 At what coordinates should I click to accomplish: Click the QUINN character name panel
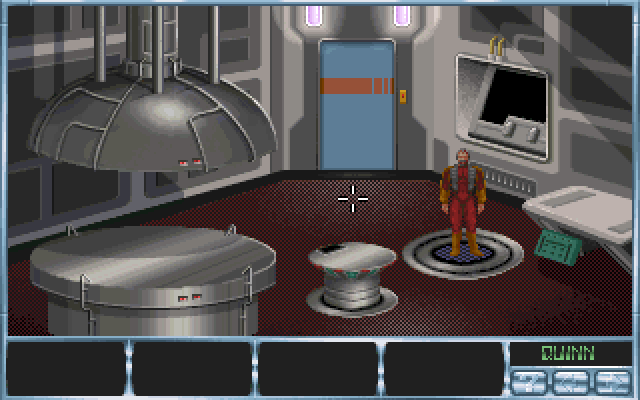pyautogui.click(x=568, y=352)
